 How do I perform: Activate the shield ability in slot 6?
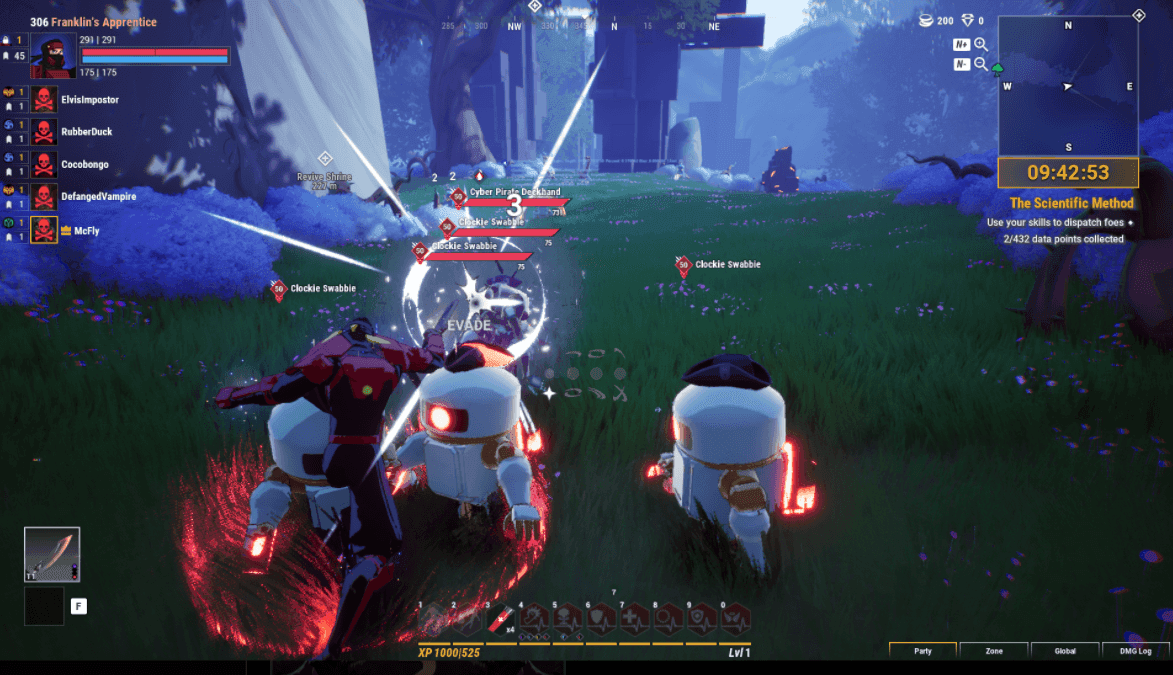point(602,620)
